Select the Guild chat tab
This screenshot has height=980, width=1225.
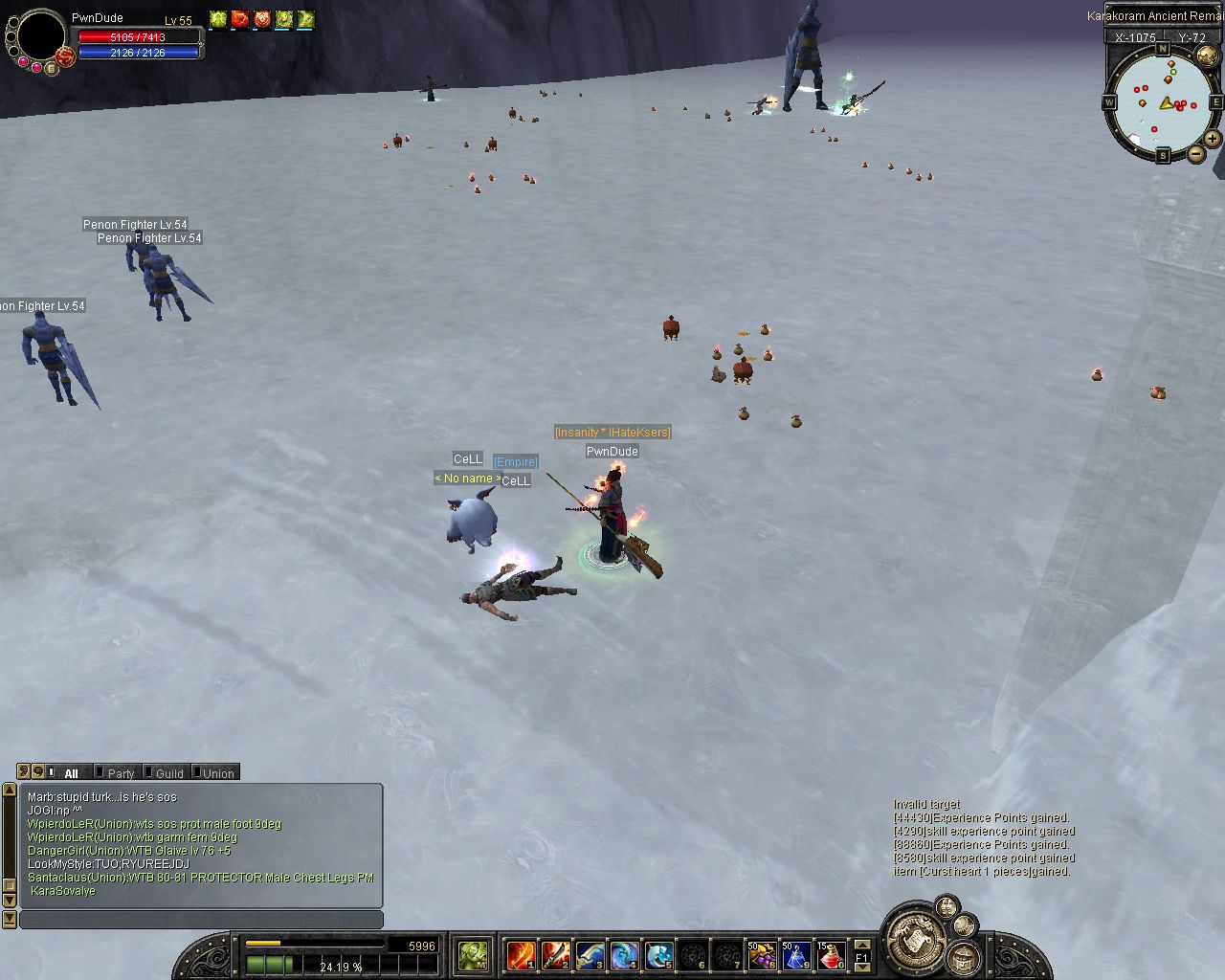168,773
